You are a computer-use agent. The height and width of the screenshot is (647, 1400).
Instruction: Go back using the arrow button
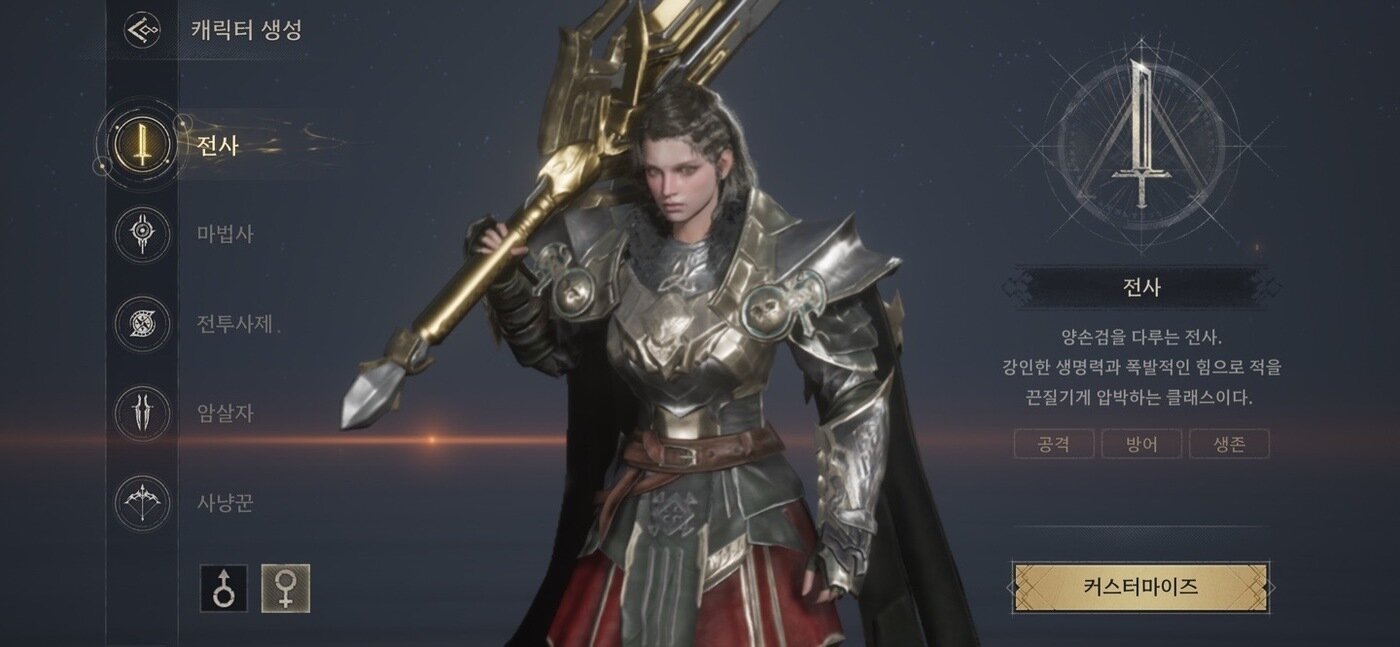pos(142,29)
